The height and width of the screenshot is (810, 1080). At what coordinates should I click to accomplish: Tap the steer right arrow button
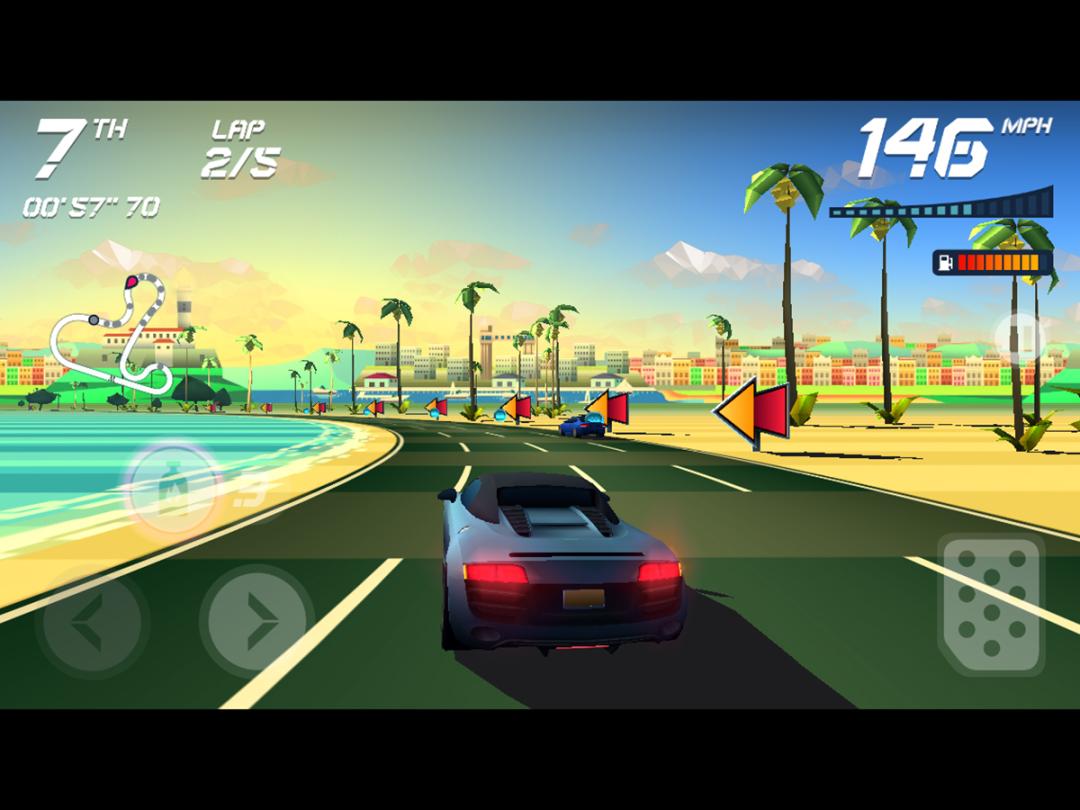[x=256, y=622]
